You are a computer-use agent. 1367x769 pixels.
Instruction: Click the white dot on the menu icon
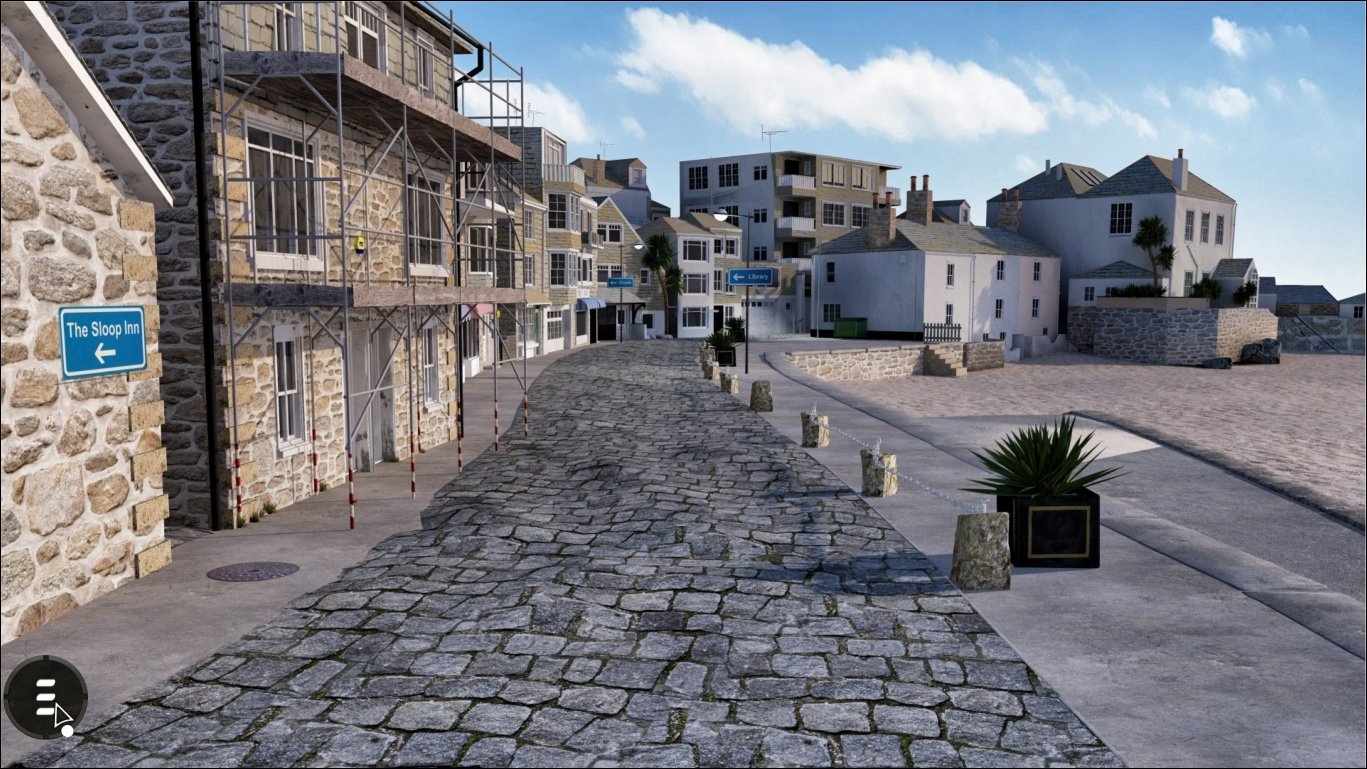tap(67, 731)
